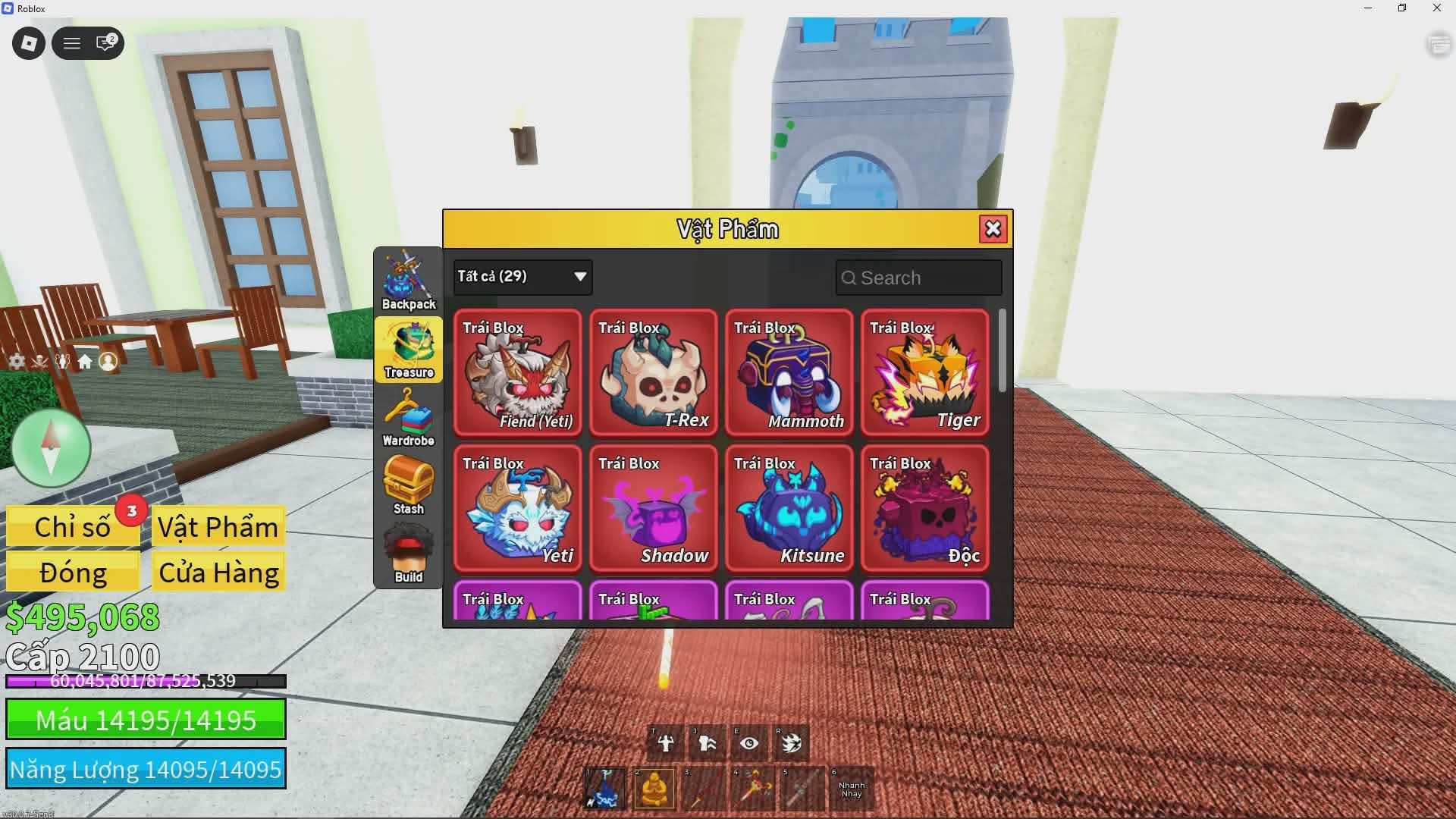Select the Treasure tab
The width and height of the screenshot is (1456, 819).
409,350
